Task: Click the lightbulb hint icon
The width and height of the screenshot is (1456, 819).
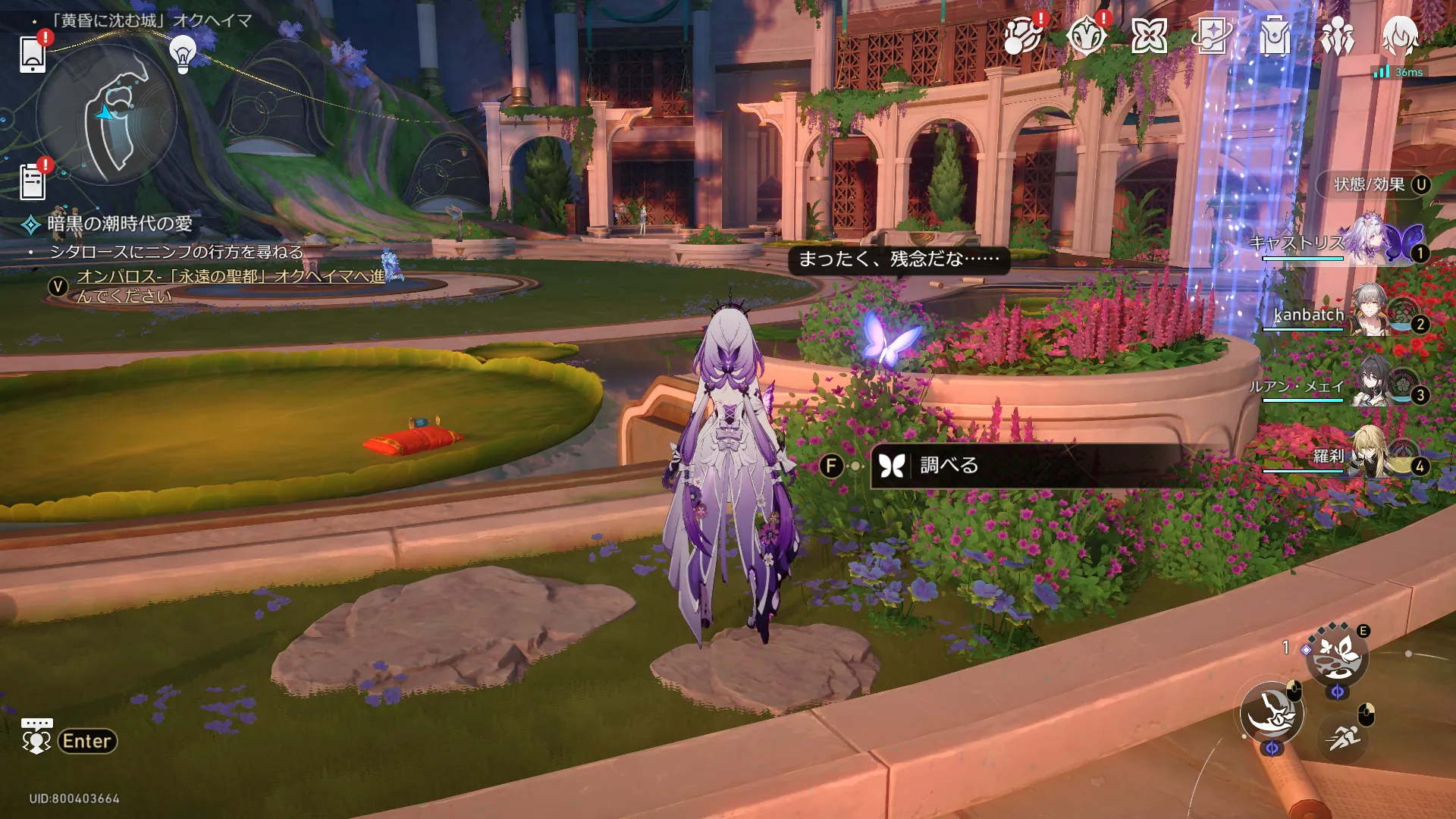Action: (x=182, y=54)
